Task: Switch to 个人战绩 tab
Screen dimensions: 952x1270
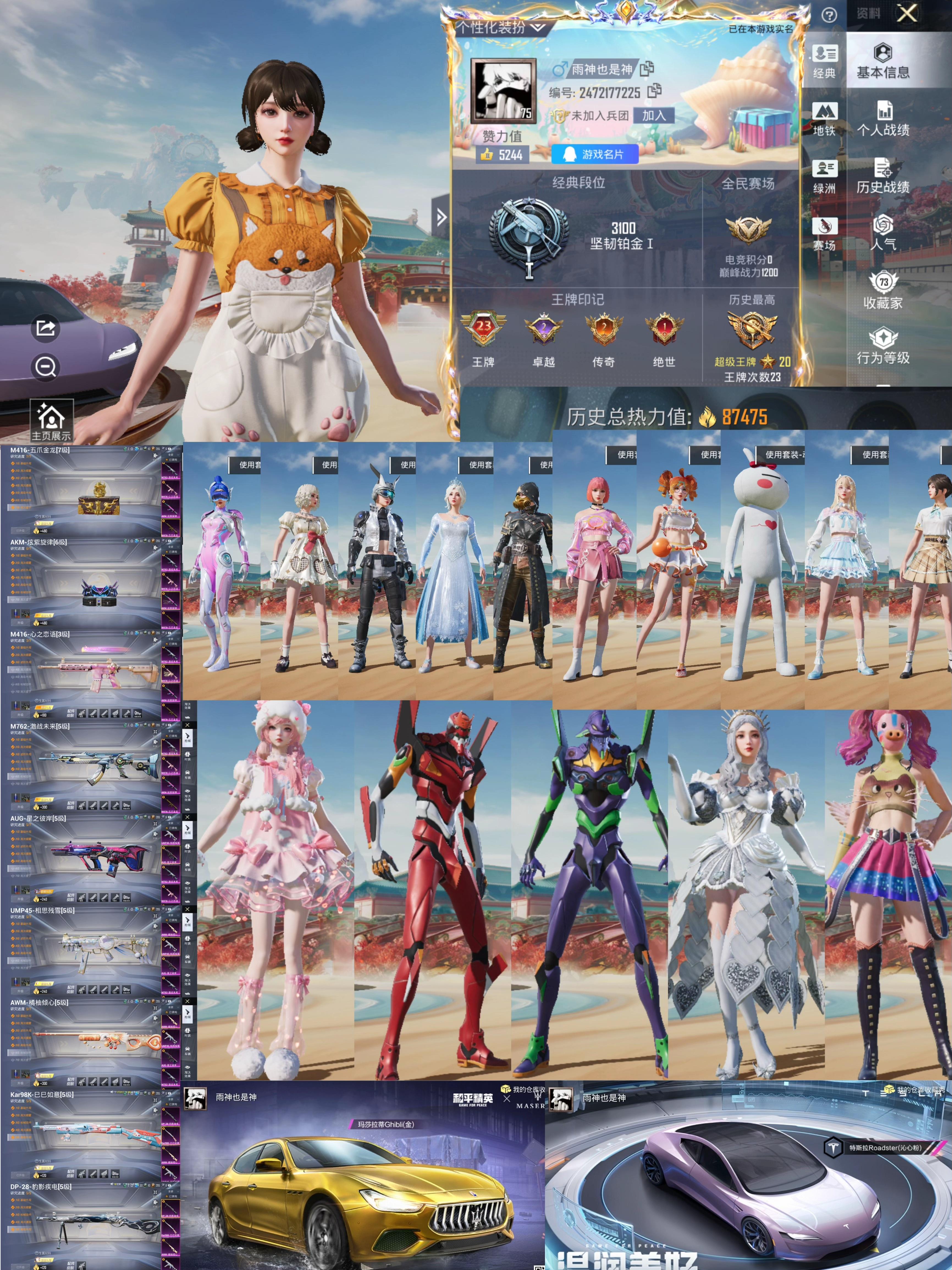Action: (x=882, y=119)
